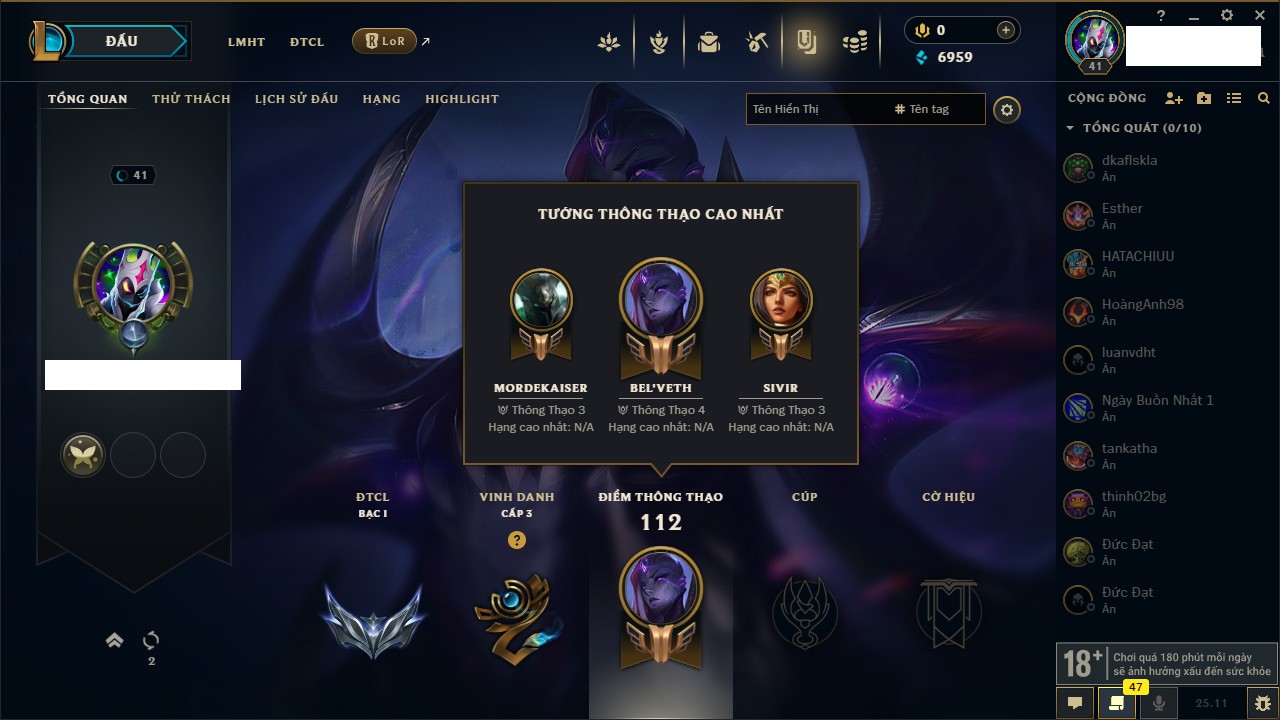This screenshot has width=1280, height=720.
Task: Show the HIGHLIGHT tab
Action: (x=461, y=99)
